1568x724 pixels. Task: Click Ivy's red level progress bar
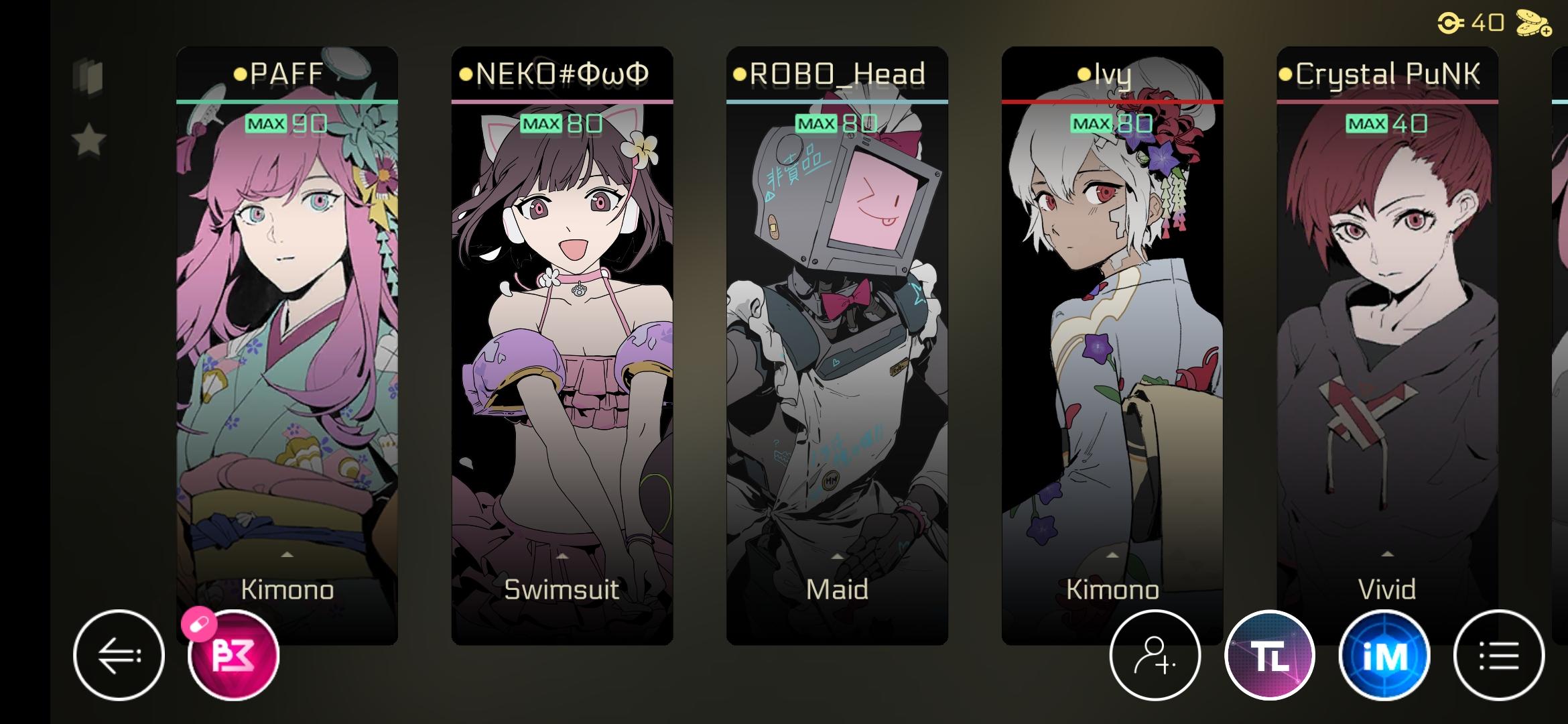(x=1114, y=101)
